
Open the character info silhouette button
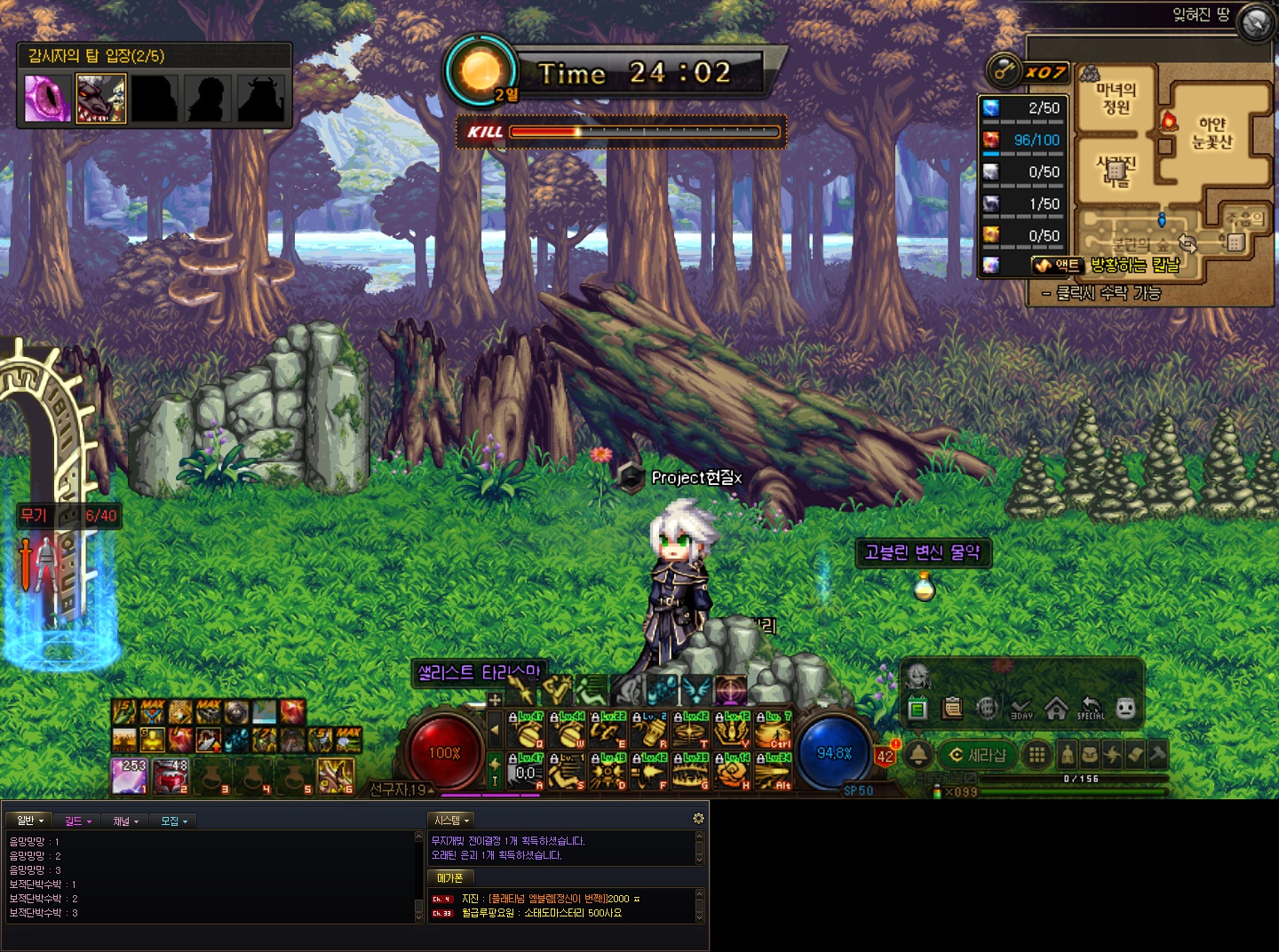coord(1068,755)
